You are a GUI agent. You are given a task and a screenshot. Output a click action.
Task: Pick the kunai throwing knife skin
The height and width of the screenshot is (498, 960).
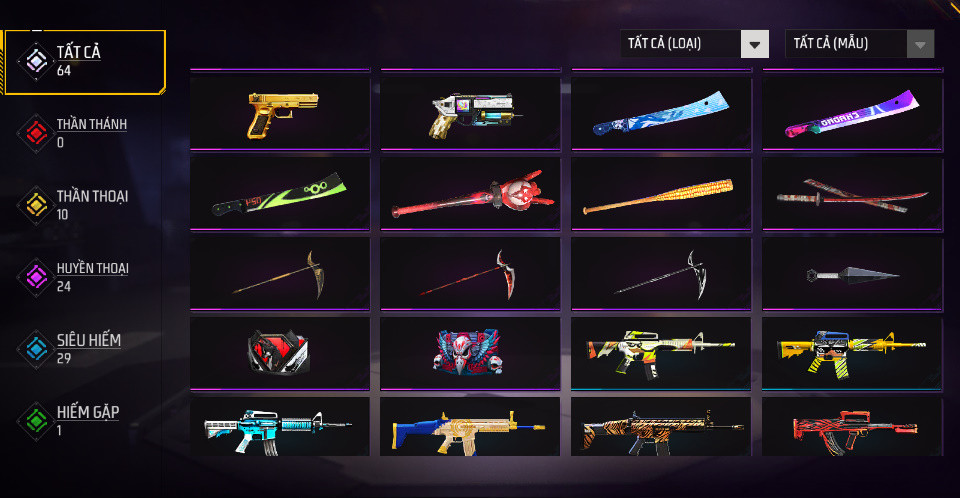(851, 273)
